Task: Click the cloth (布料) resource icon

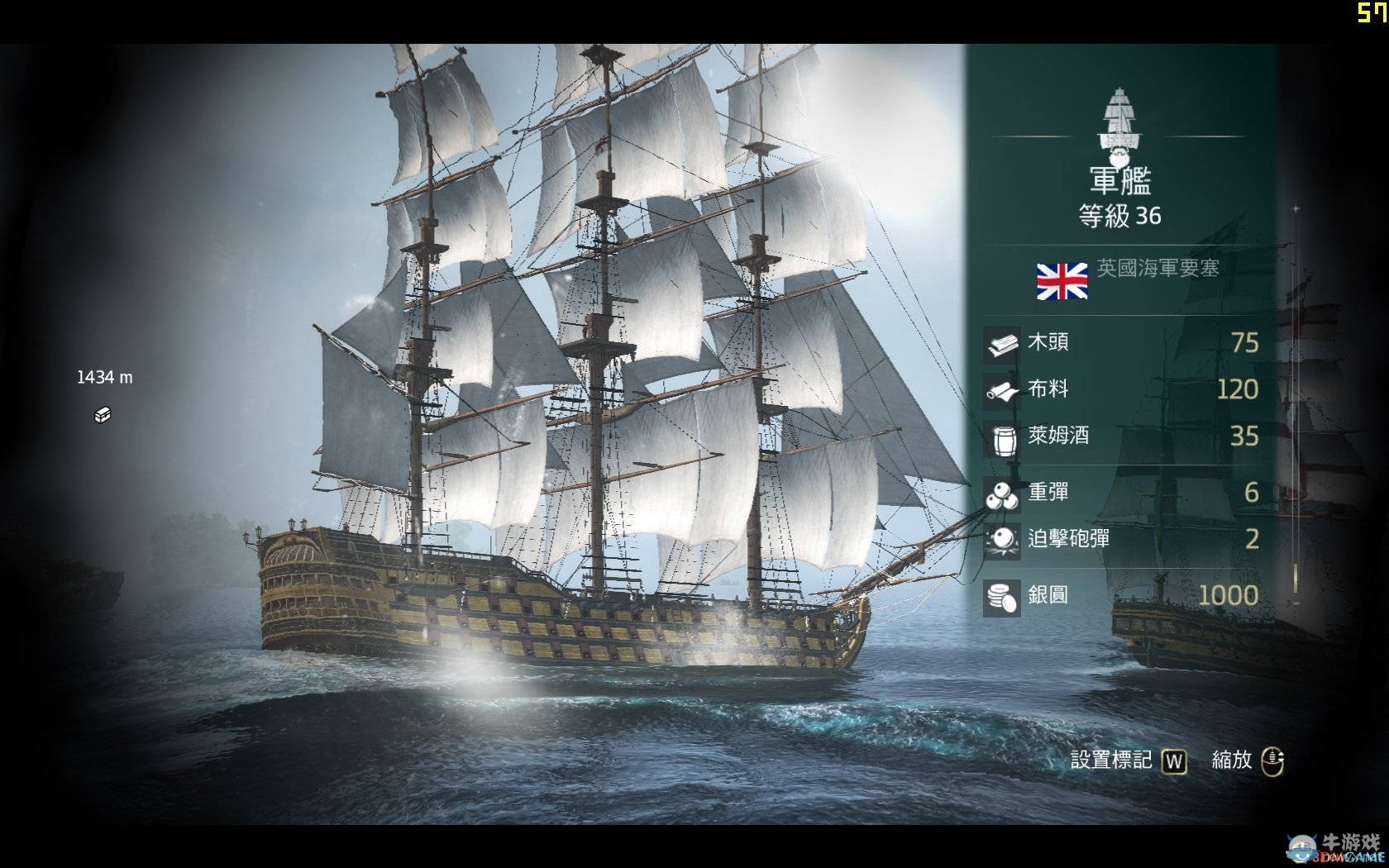Action: point(1002,389)
